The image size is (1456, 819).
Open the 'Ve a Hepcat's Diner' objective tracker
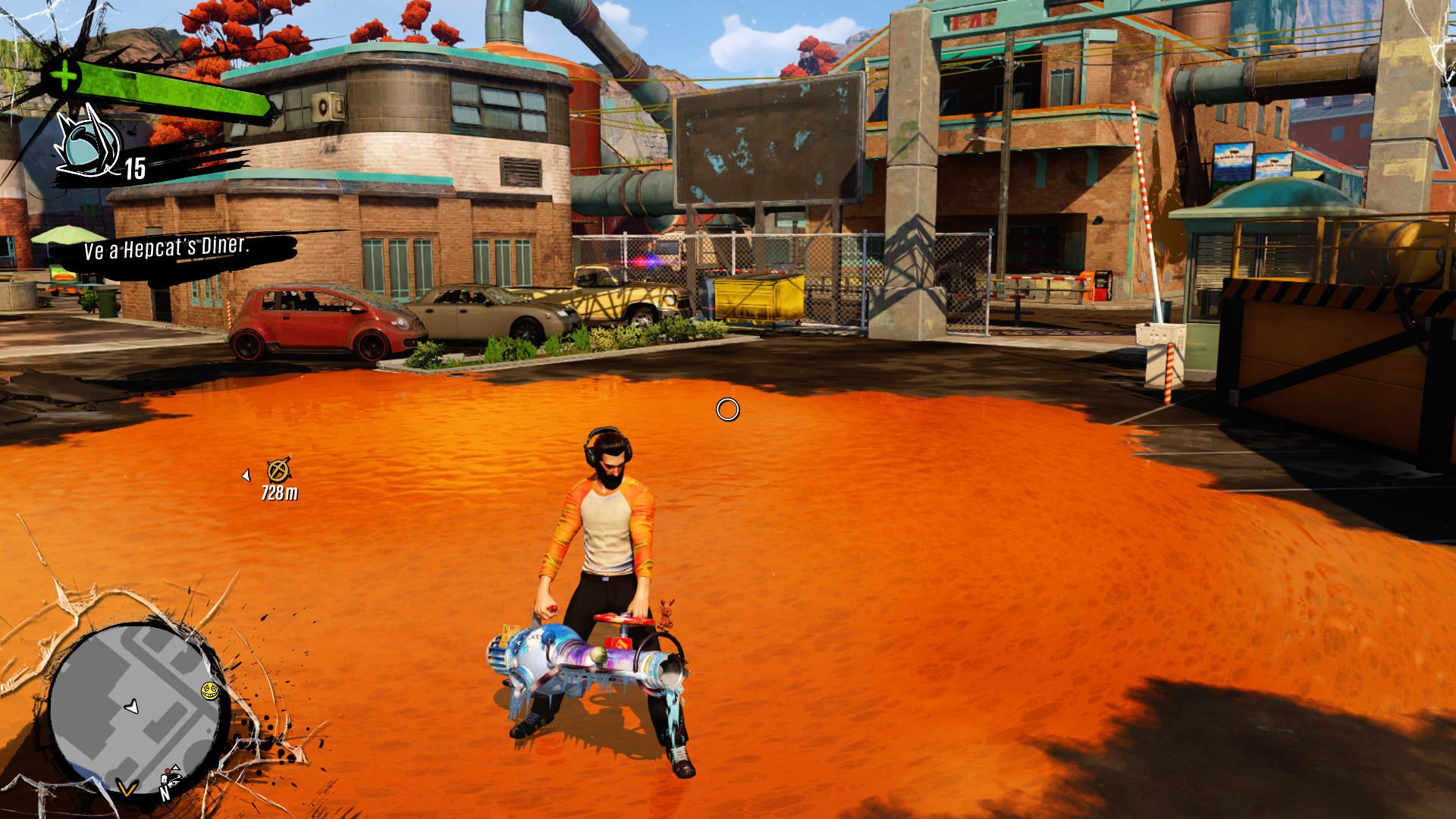(167, 249)
